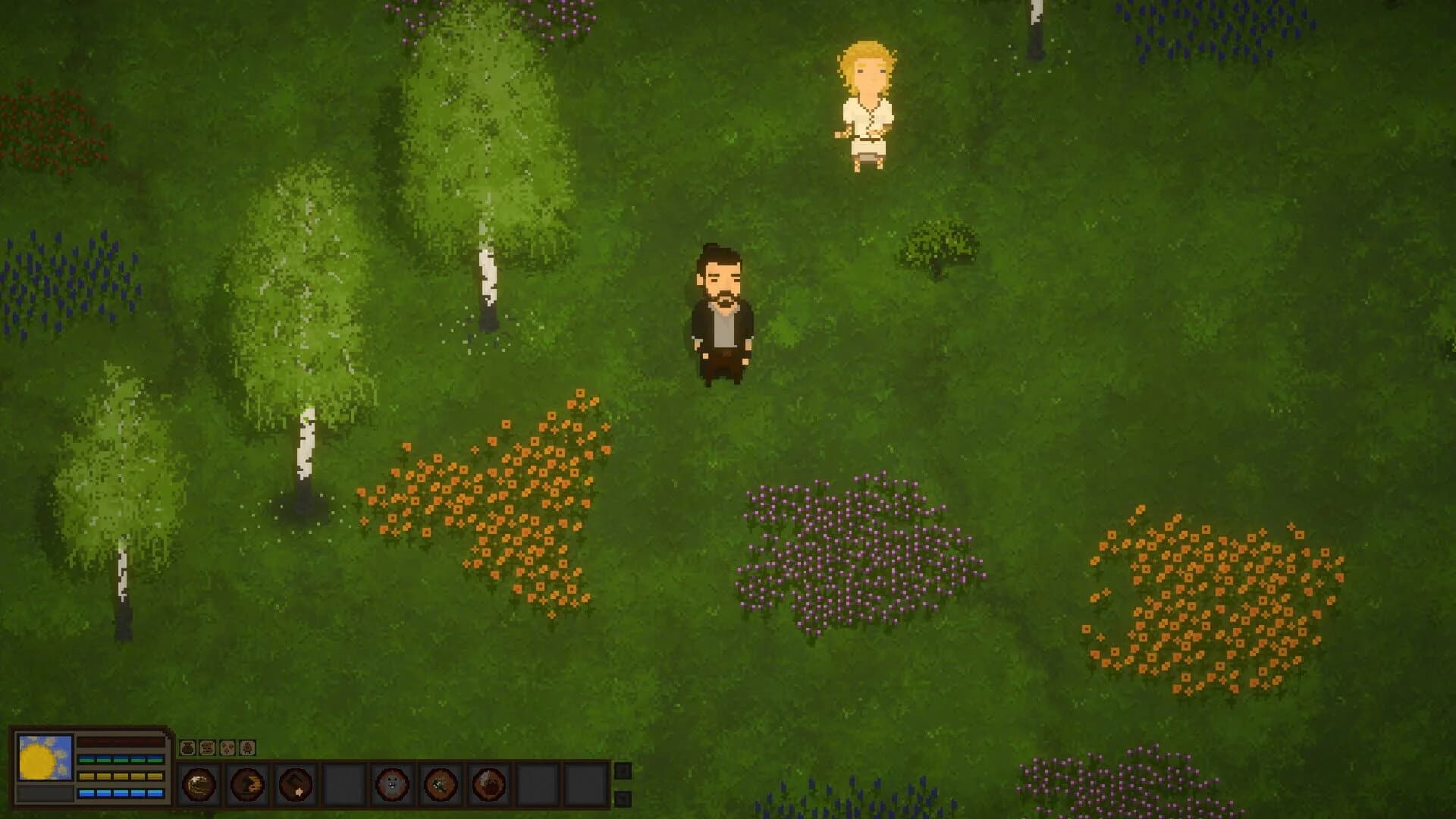Click the green hunger bar

tap(120, 758)
